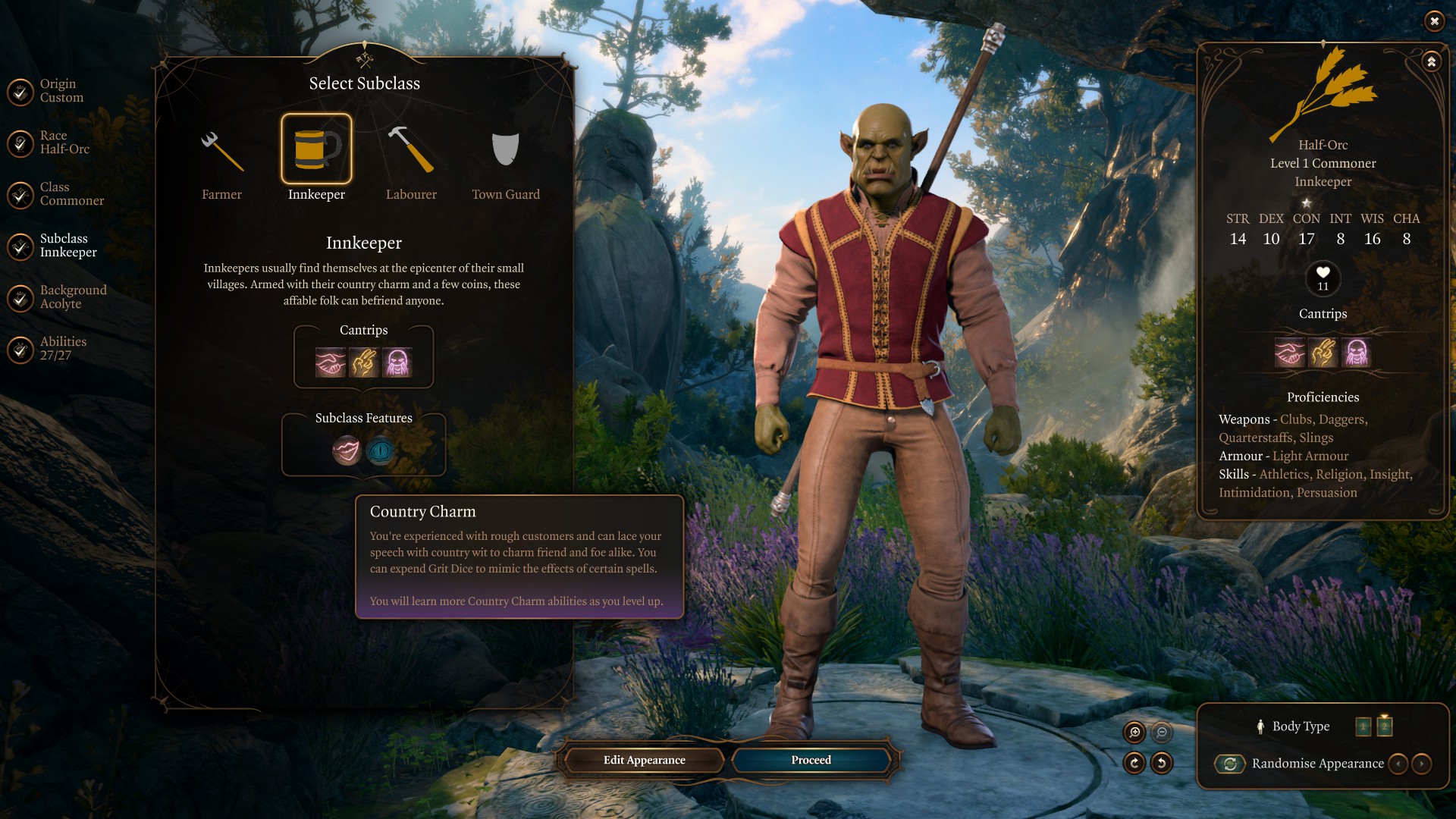
Task: Select the Town Guard shield subclass
Action: click(505, 152)
